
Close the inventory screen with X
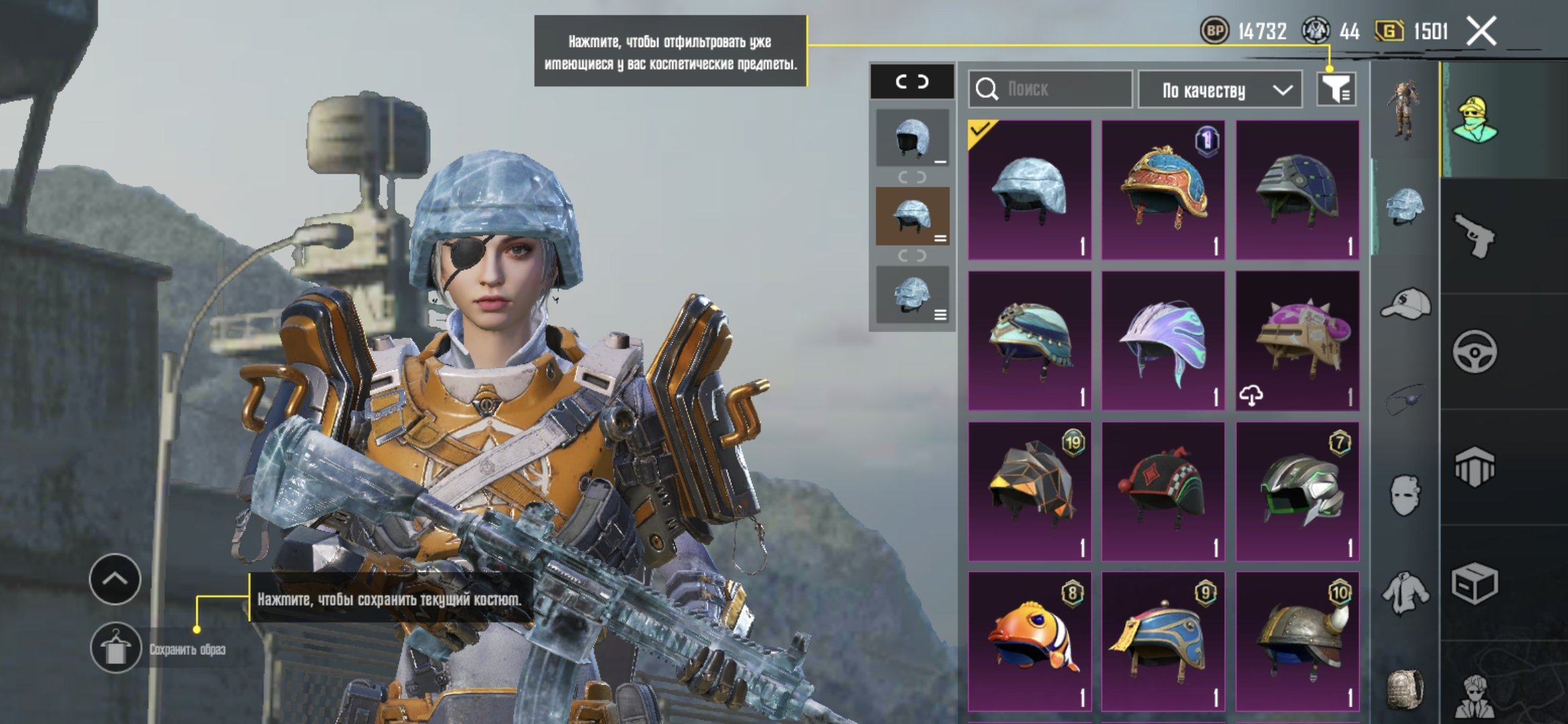(1481, 32)
